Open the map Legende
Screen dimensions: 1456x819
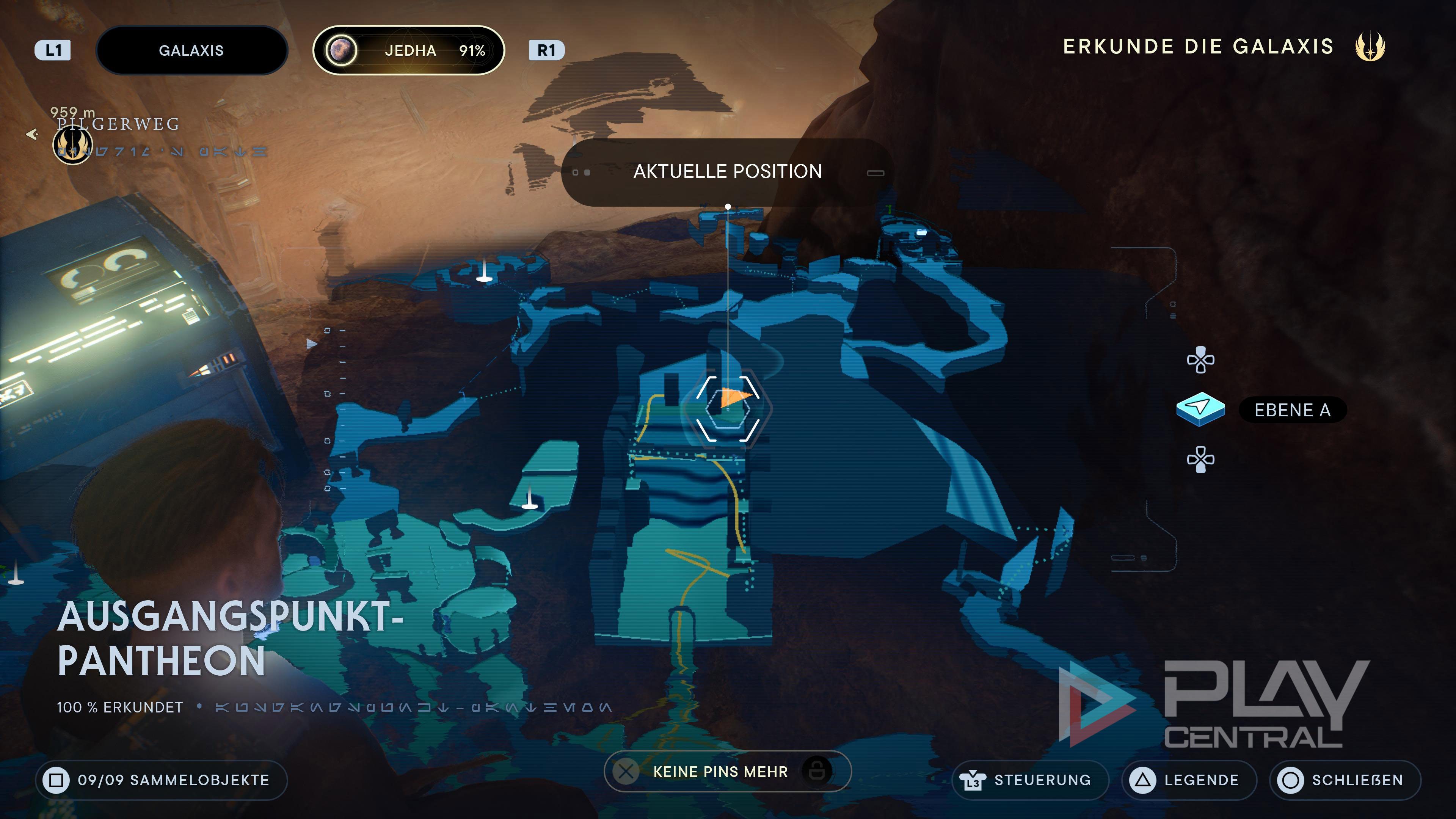point(1189,780)
